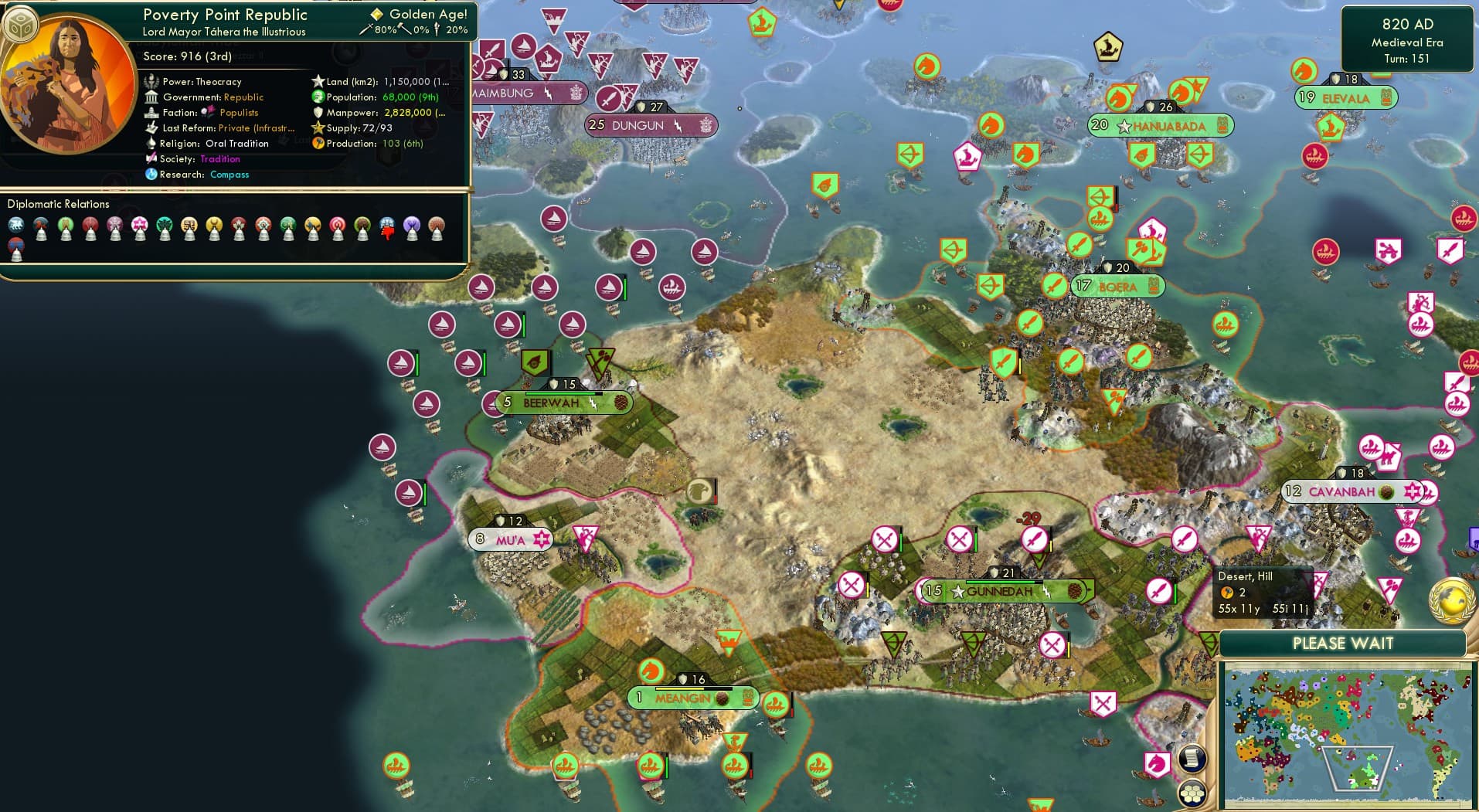
Task: Open Beerwah's city view from its banner
Action: coord(550,403)
